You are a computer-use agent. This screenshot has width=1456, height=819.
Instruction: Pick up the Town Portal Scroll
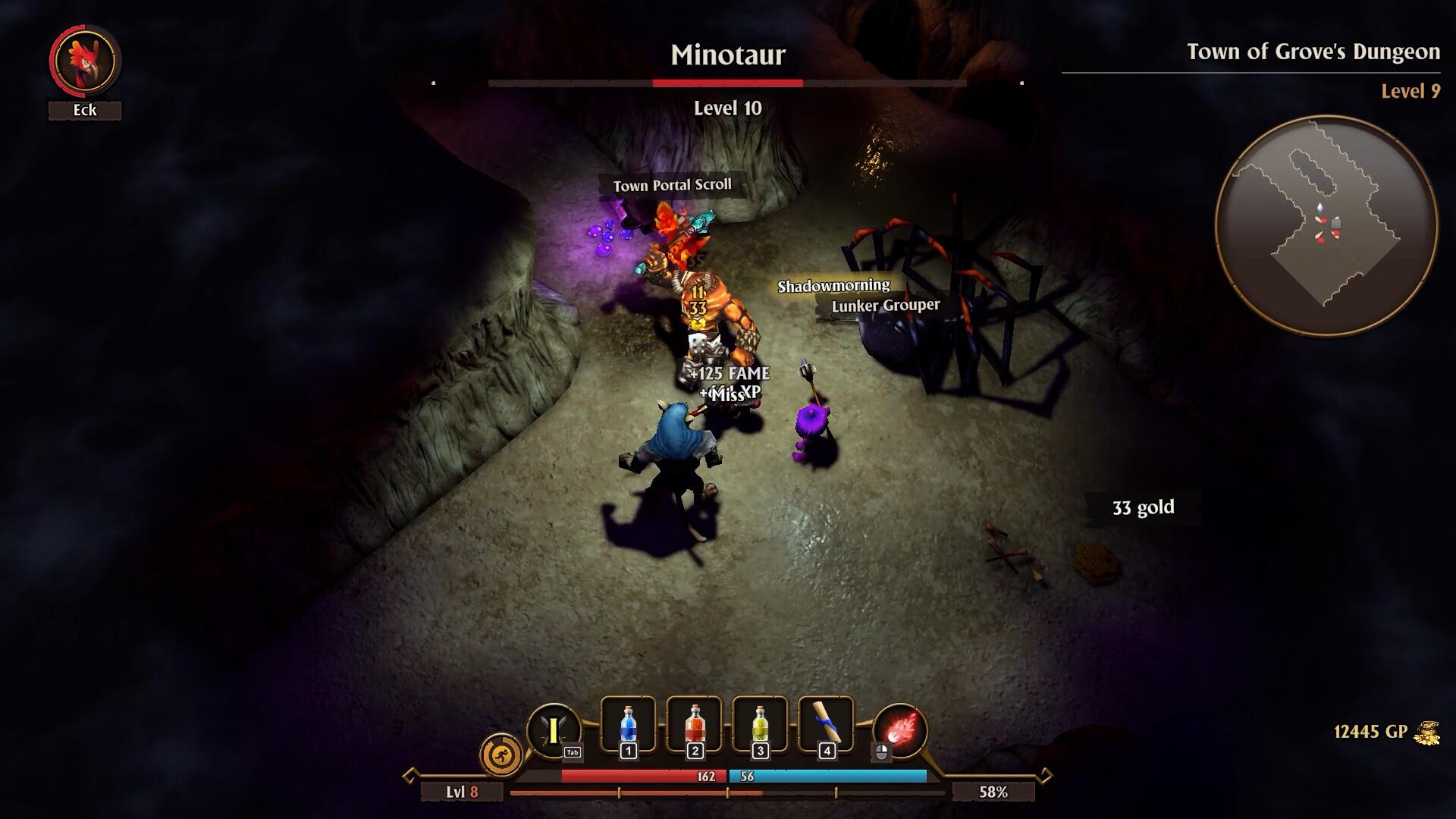(672, 184)
